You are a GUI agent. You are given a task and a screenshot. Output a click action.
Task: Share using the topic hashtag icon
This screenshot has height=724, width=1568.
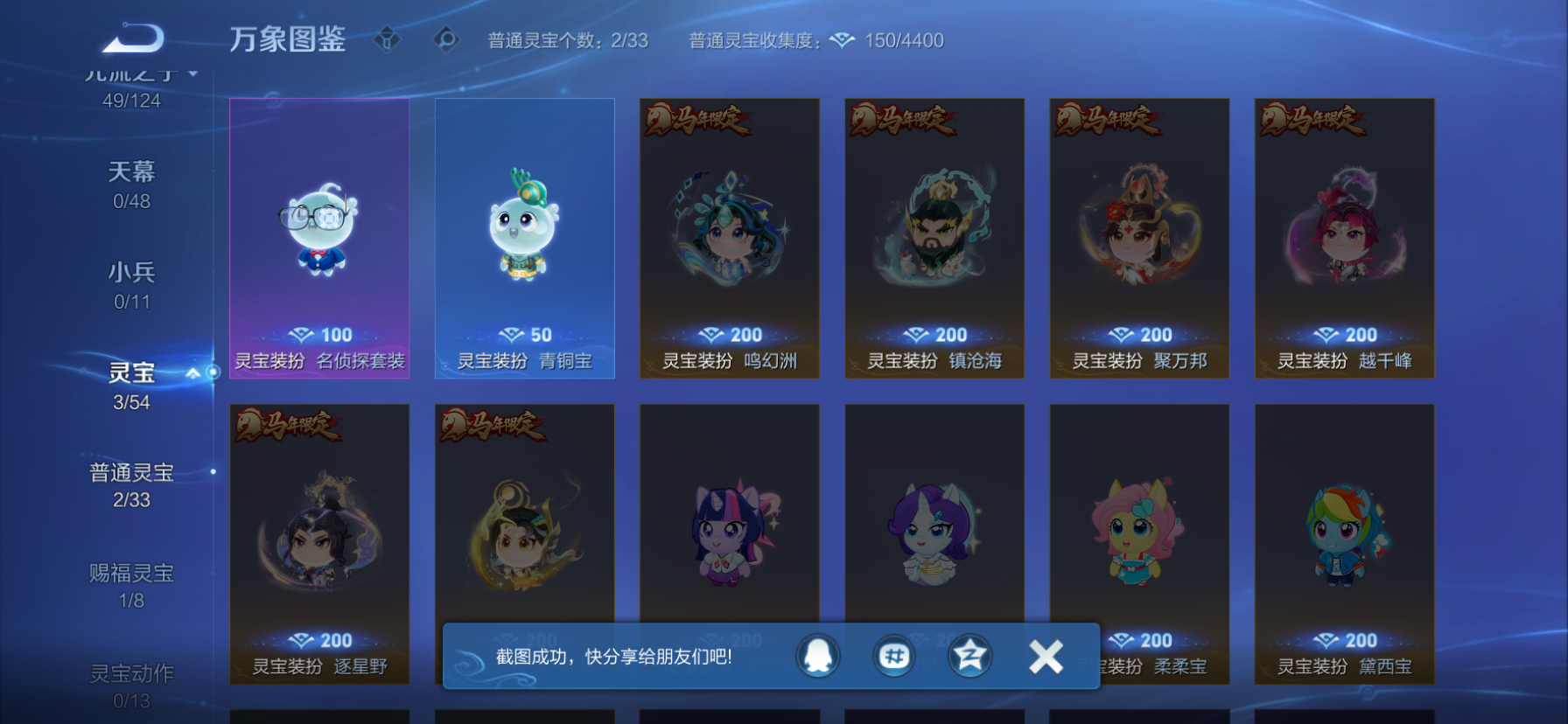pyautogui.click(x=893, y=657)
